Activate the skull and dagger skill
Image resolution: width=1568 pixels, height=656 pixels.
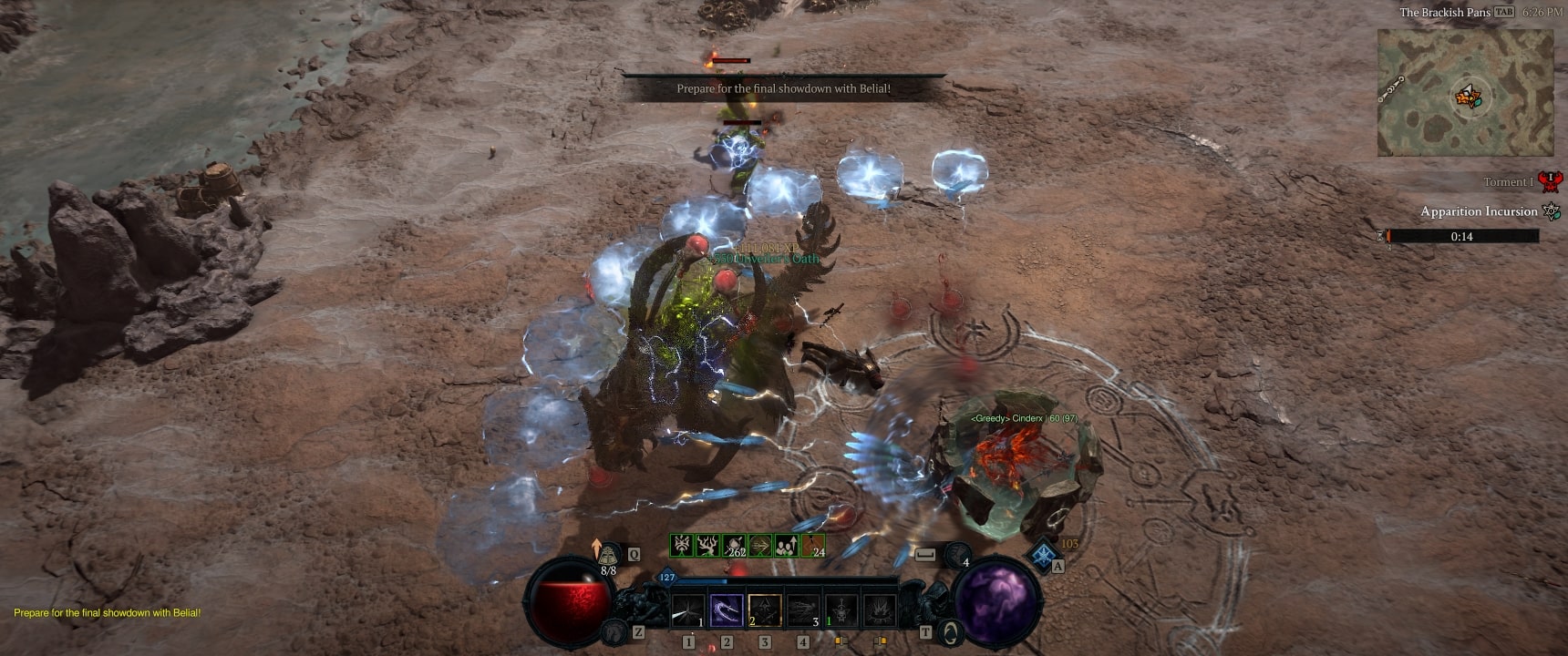coord(842,610)
